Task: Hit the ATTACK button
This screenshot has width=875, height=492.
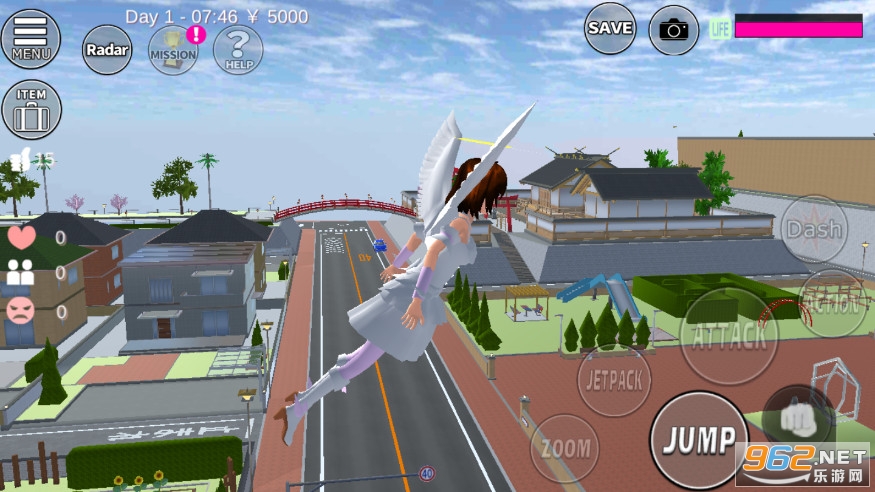Action: click(728, 334)
